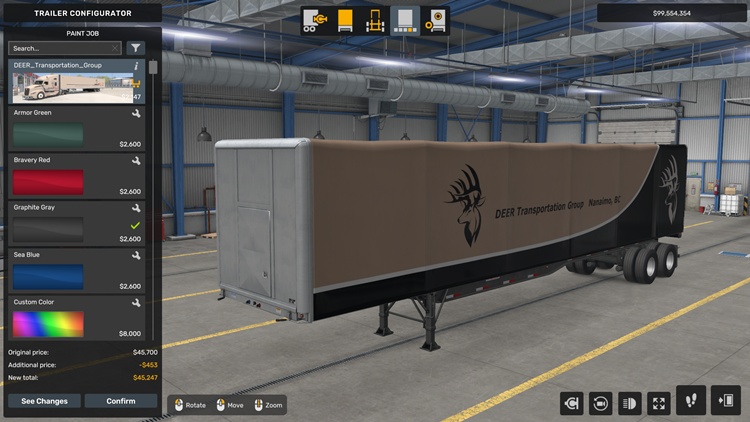This screenshot has width=750, height=422.
Task: Confirm the trailer configuration
Action: [121, 401]
